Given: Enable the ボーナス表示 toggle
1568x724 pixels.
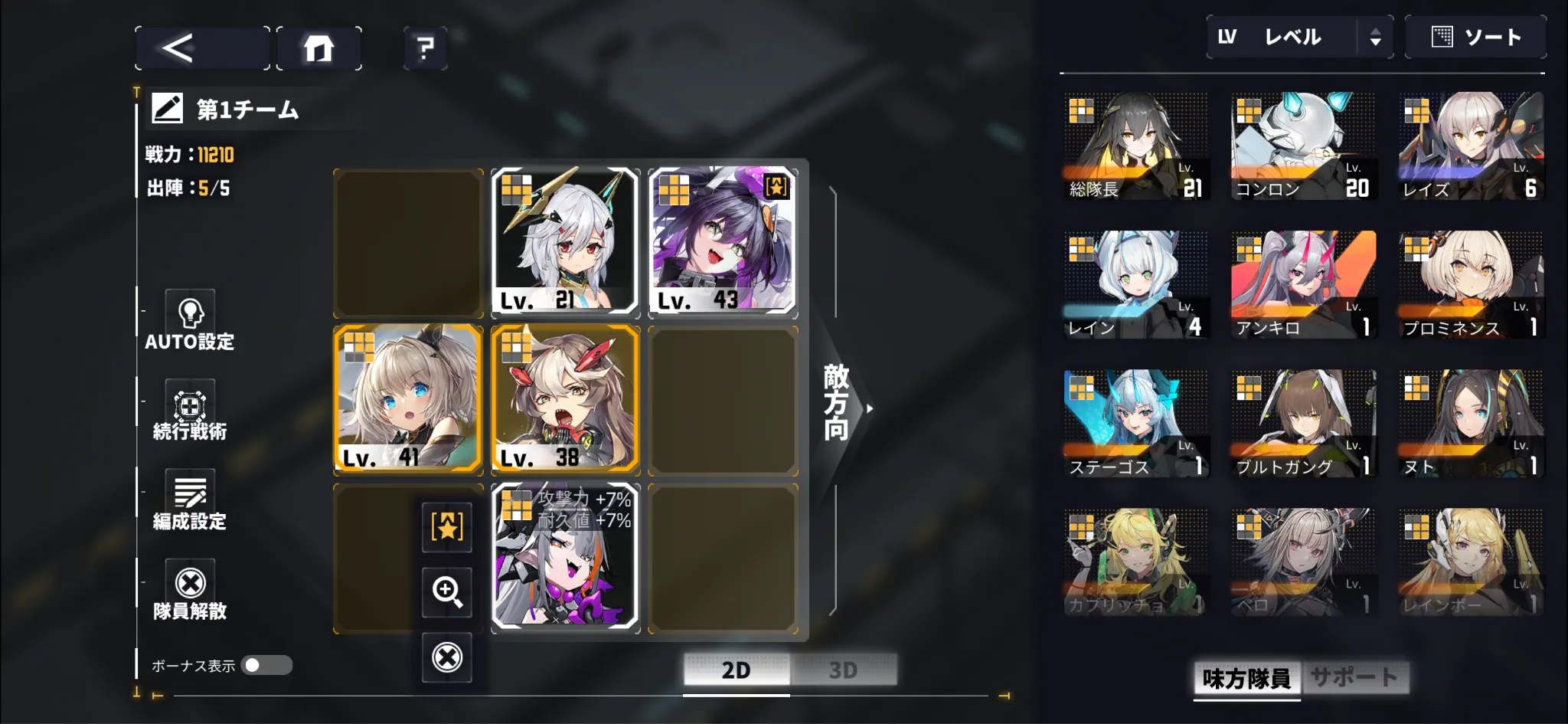Looking at the screenshot, I should [x=266, y=667].
